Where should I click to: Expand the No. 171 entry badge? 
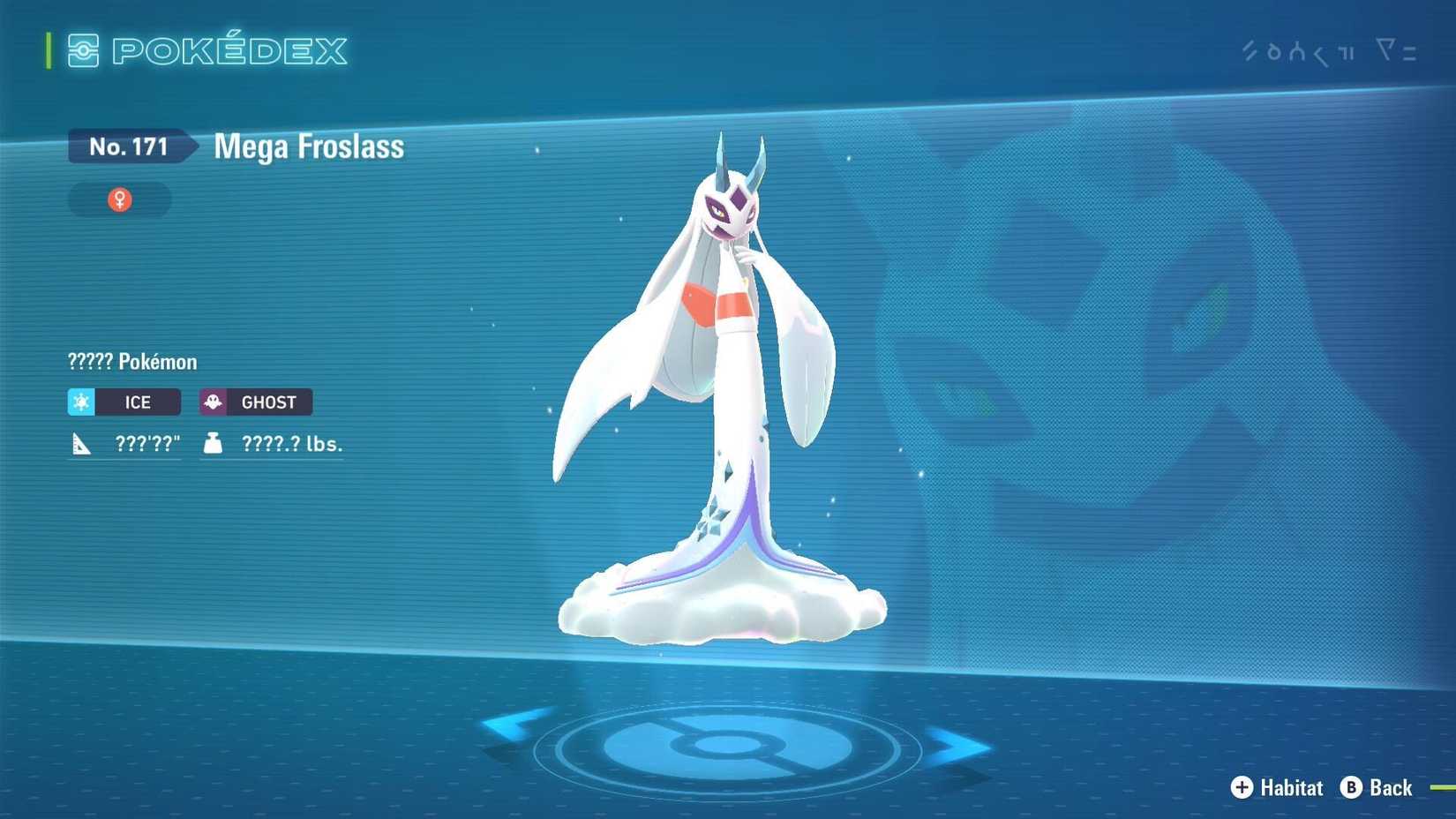pos(128,147)
